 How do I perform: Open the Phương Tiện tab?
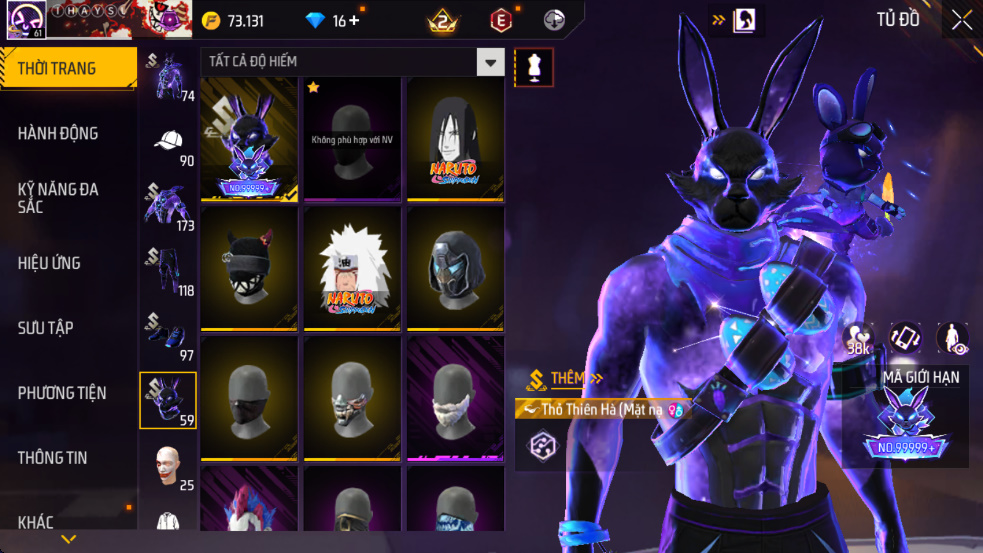[x=67, y=393]
